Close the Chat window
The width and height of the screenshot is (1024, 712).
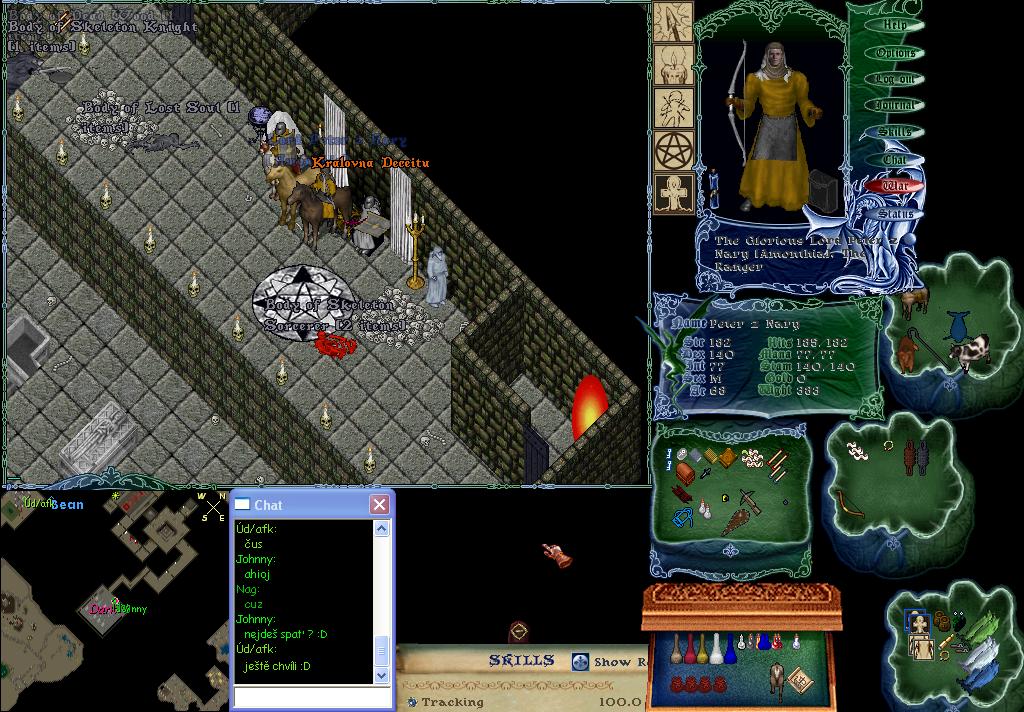pos(379,505)
